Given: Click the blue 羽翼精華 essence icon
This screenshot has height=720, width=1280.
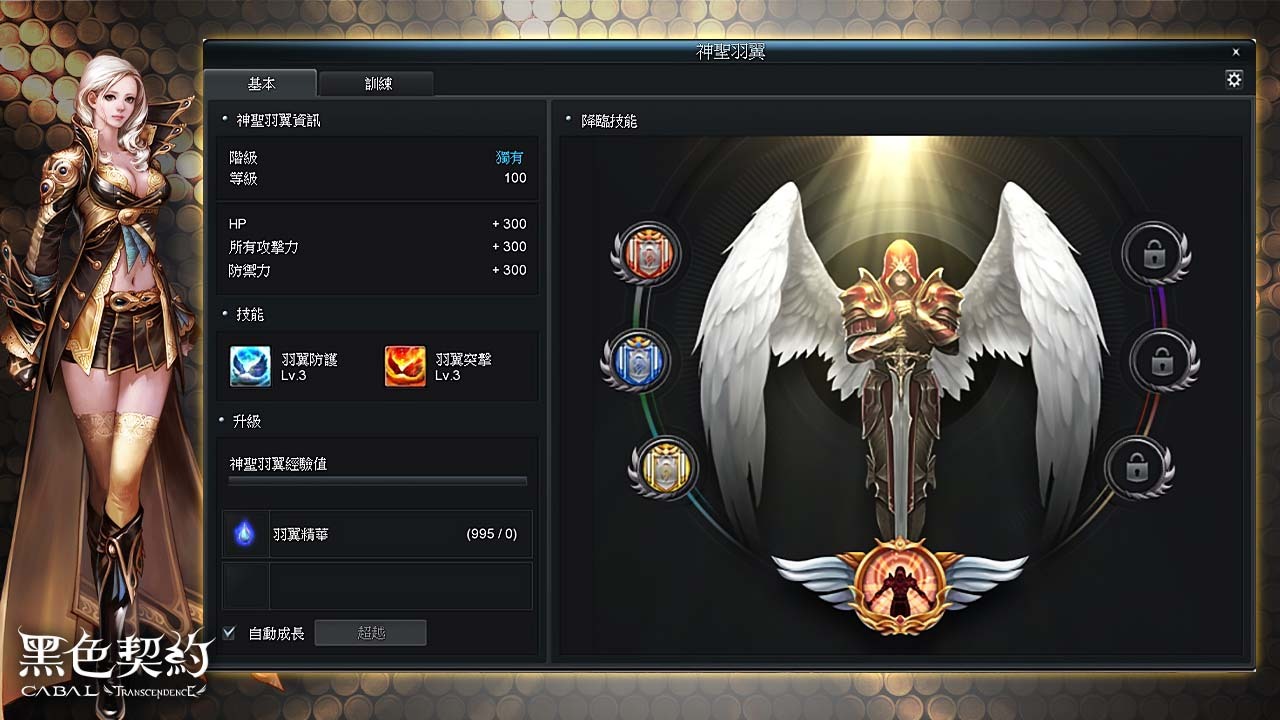Looking at the screenshot, I should [x=246, y=533].
